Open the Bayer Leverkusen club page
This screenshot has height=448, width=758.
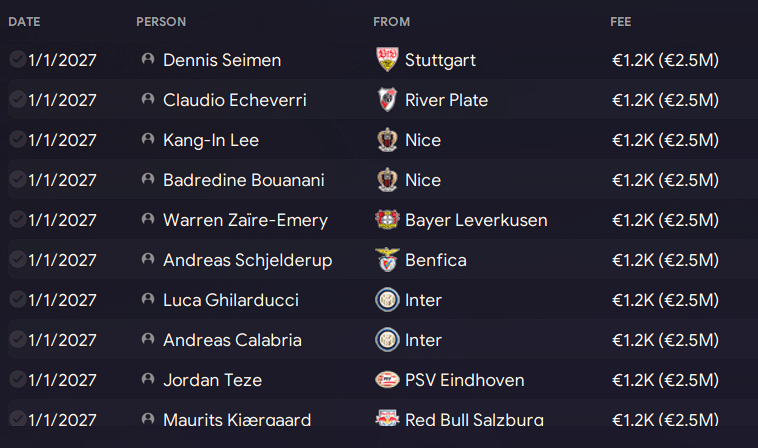pos(476,220)
